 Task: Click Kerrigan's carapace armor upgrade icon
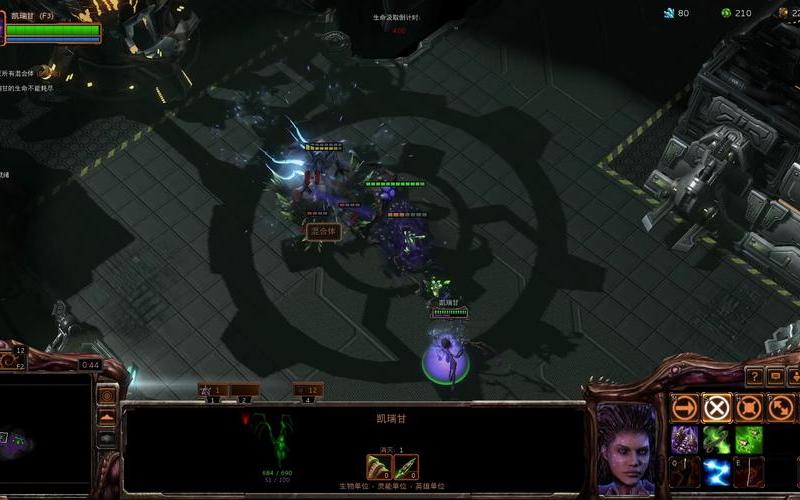(379, 466)
